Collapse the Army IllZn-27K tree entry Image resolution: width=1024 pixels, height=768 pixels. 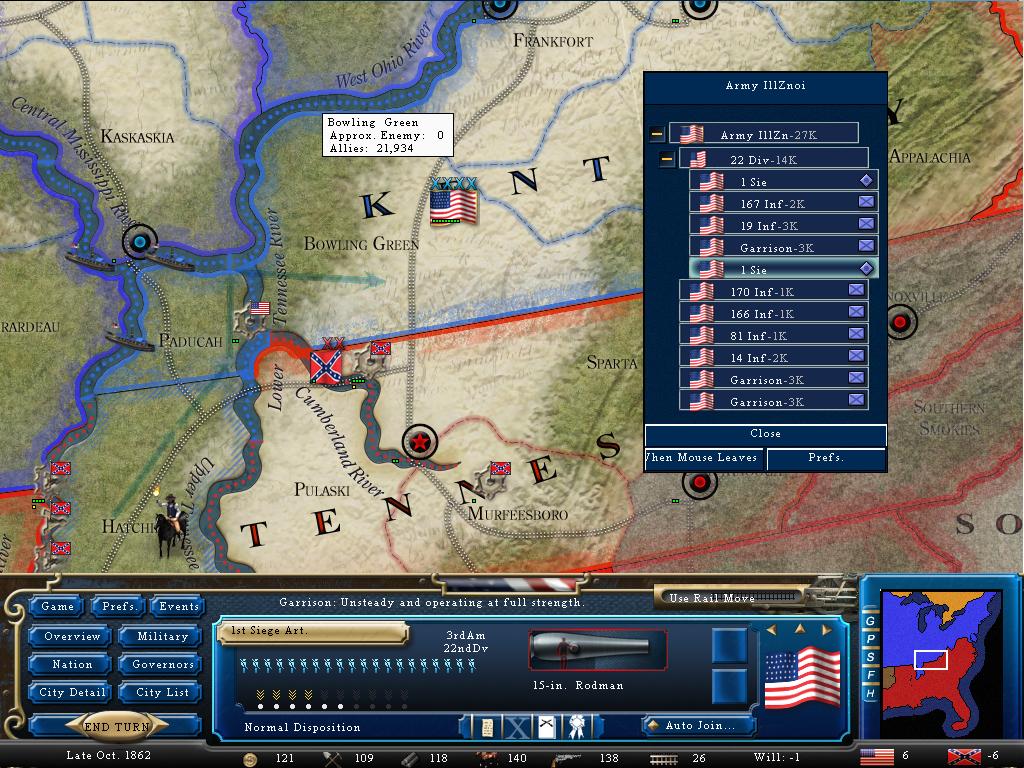[x=657, y=134]
